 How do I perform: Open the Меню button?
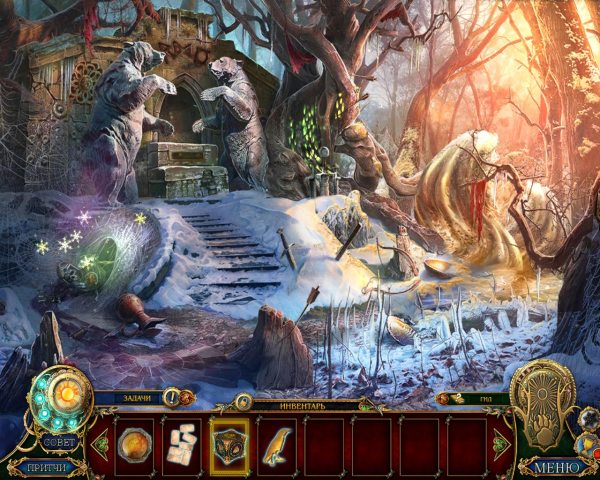[556, 467]
